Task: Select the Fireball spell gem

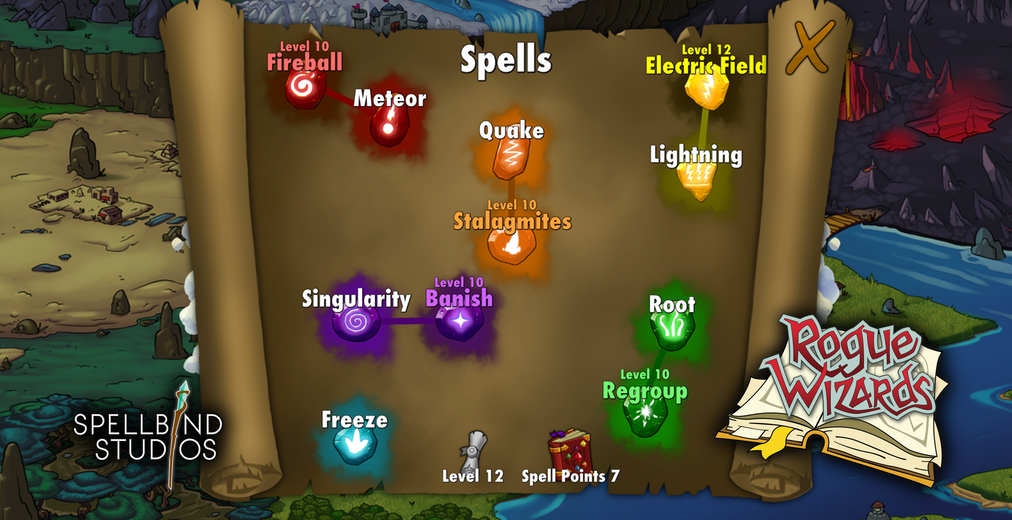Action: 302,91
